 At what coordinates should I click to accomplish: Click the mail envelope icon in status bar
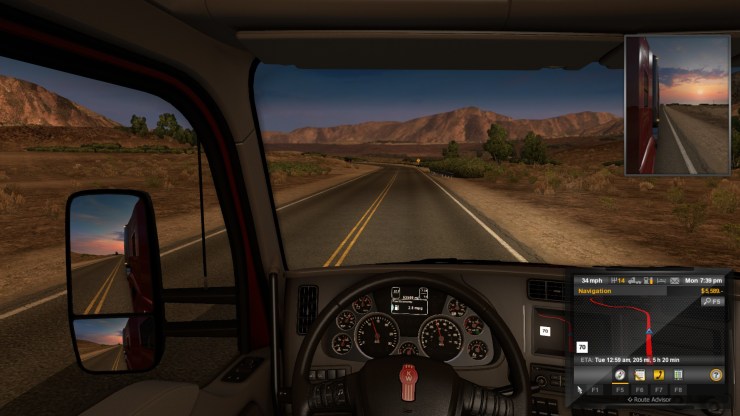point(674,282)
